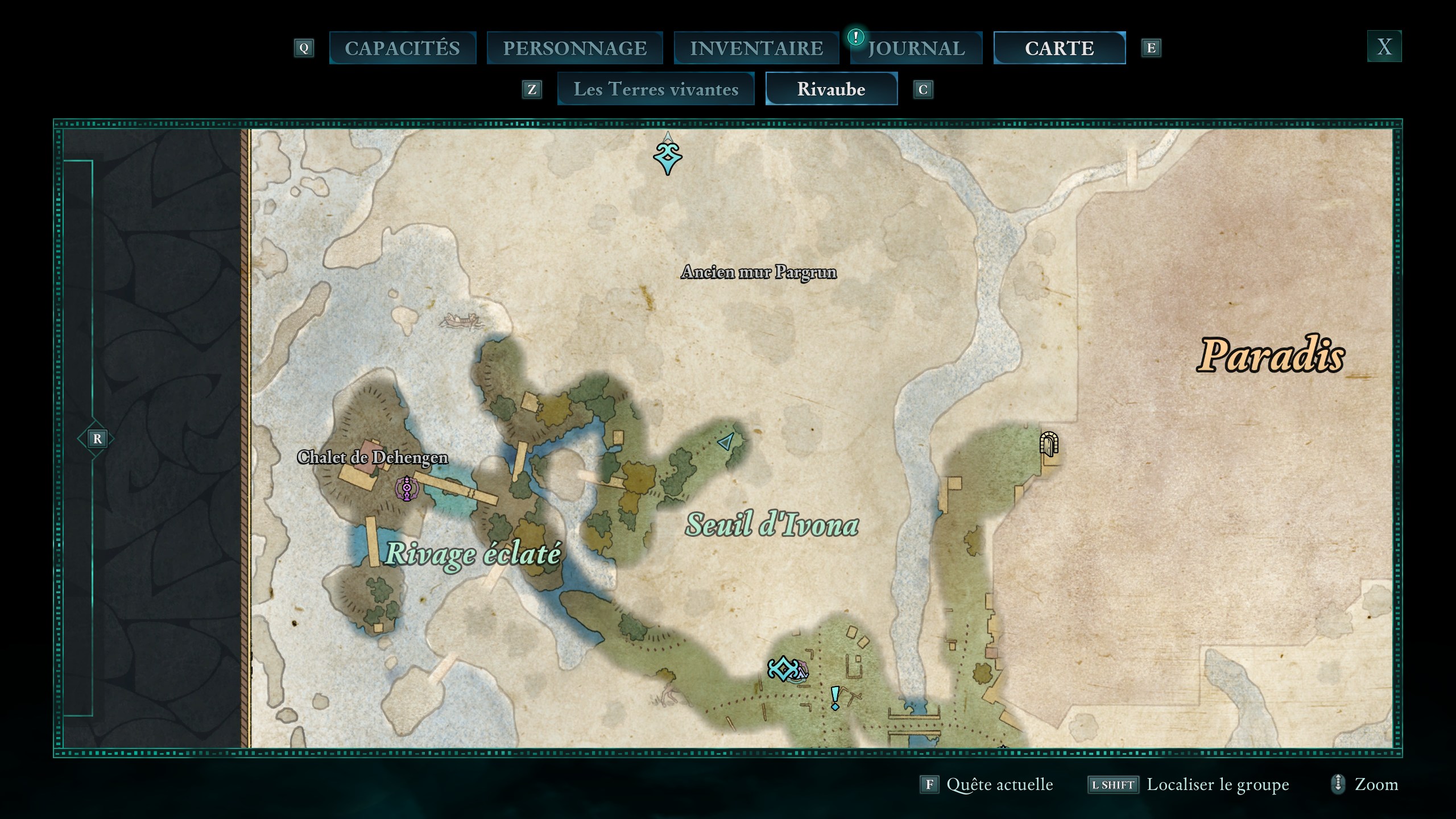Select the cyan exclamation quest marker
This screenshot has height=819, width=1456.
tap(835, 698)
